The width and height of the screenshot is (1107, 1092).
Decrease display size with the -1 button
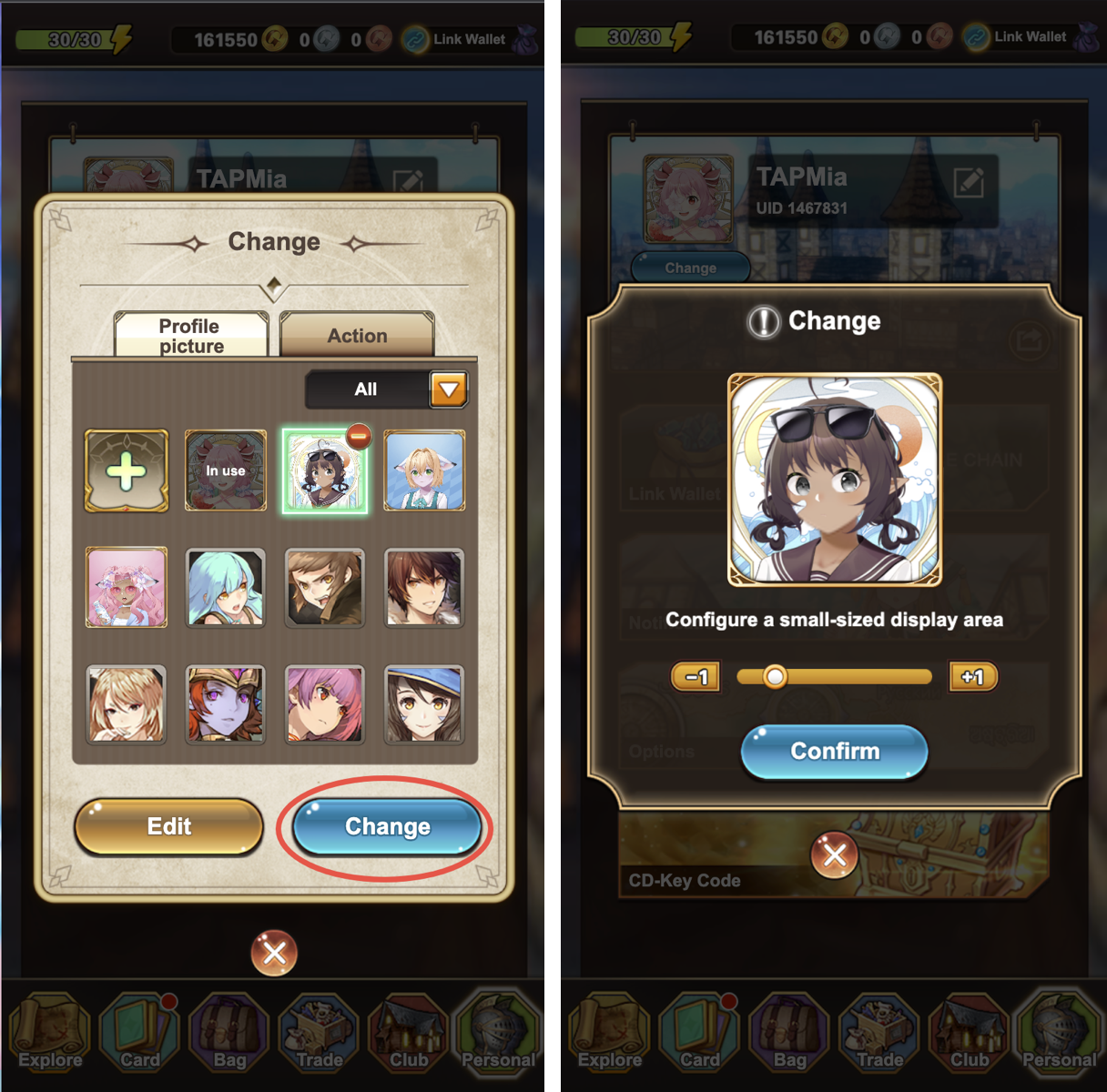coord(696,677)
